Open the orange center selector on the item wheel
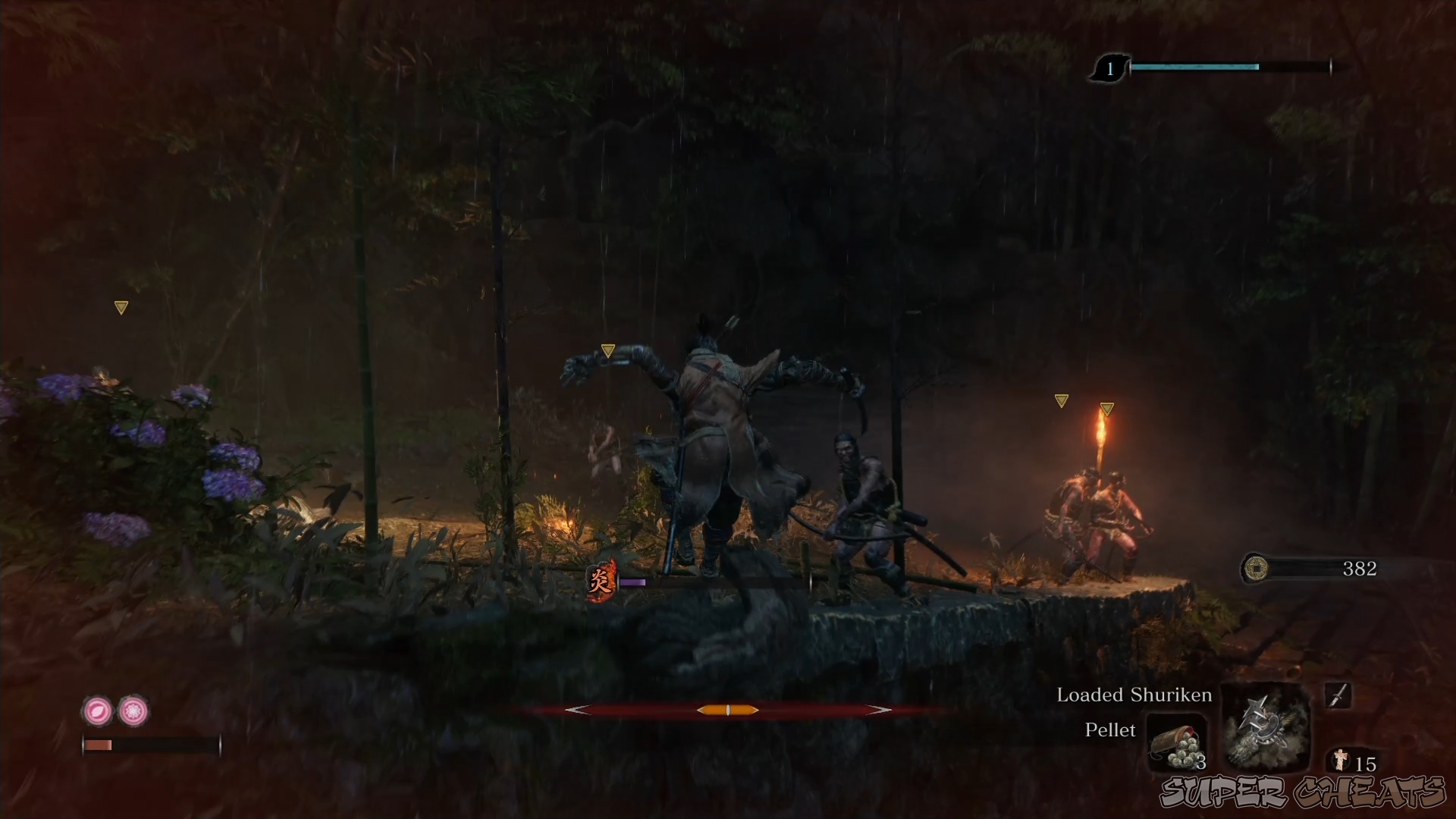This screenshot has width=1456, height=819. 727,710
